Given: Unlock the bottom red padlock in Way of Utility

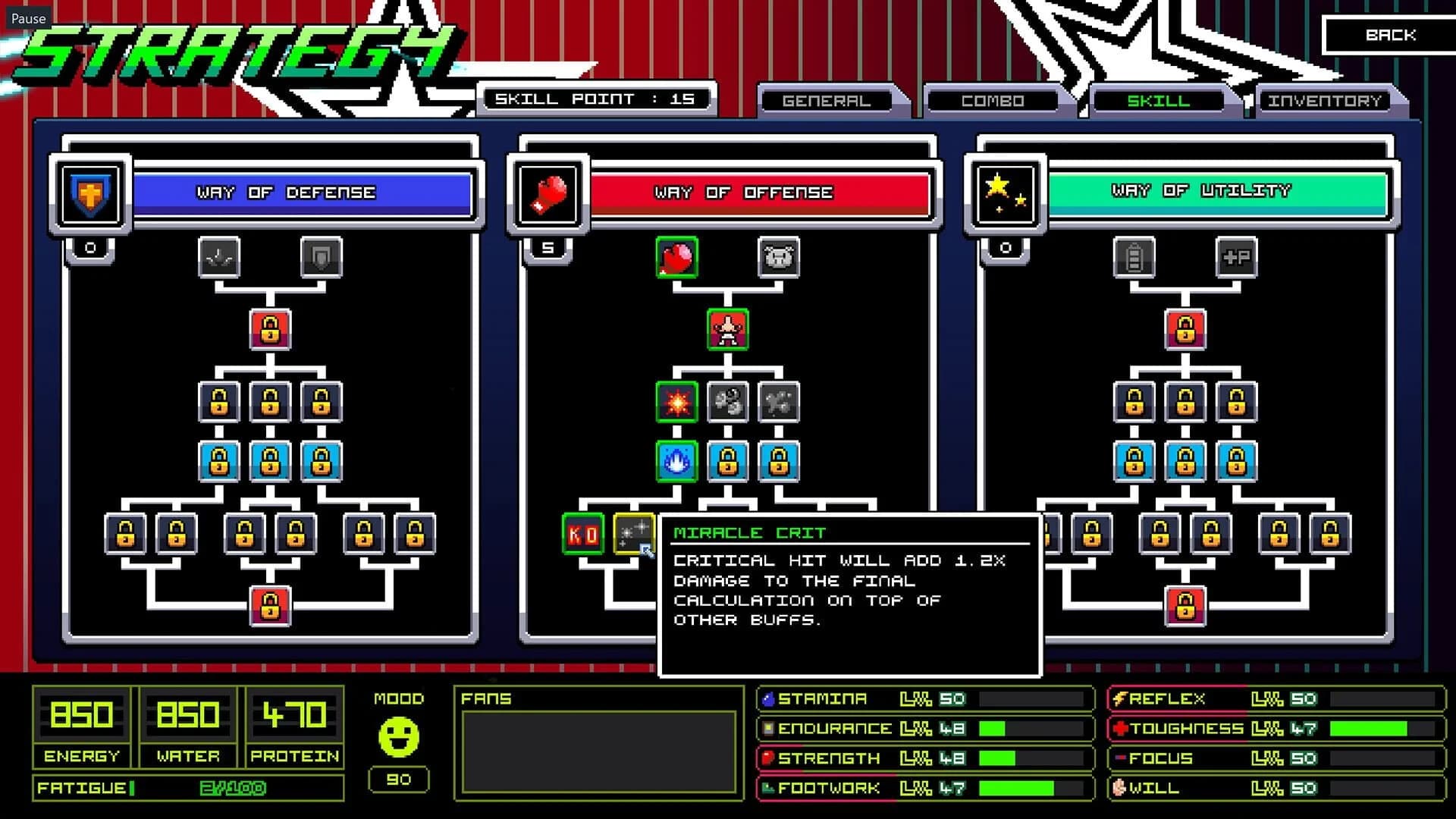Looking at the screenshot, I should (x=1185, y=604).
